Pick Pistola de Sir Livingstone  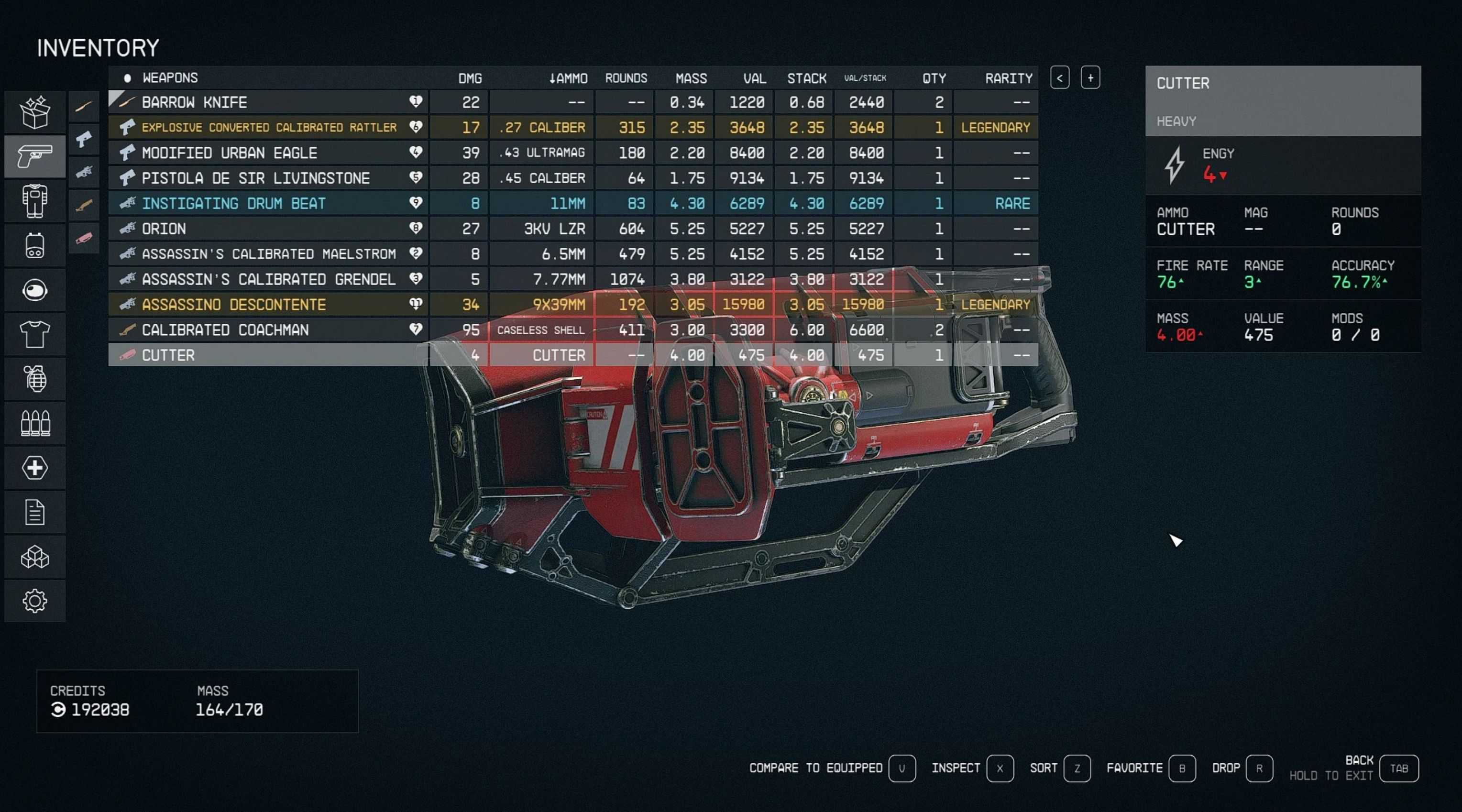(255, 178)
